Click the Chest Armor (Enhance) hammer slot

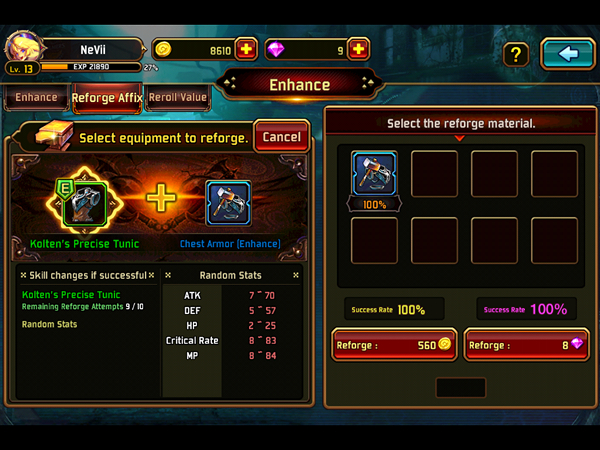(228, 202)
